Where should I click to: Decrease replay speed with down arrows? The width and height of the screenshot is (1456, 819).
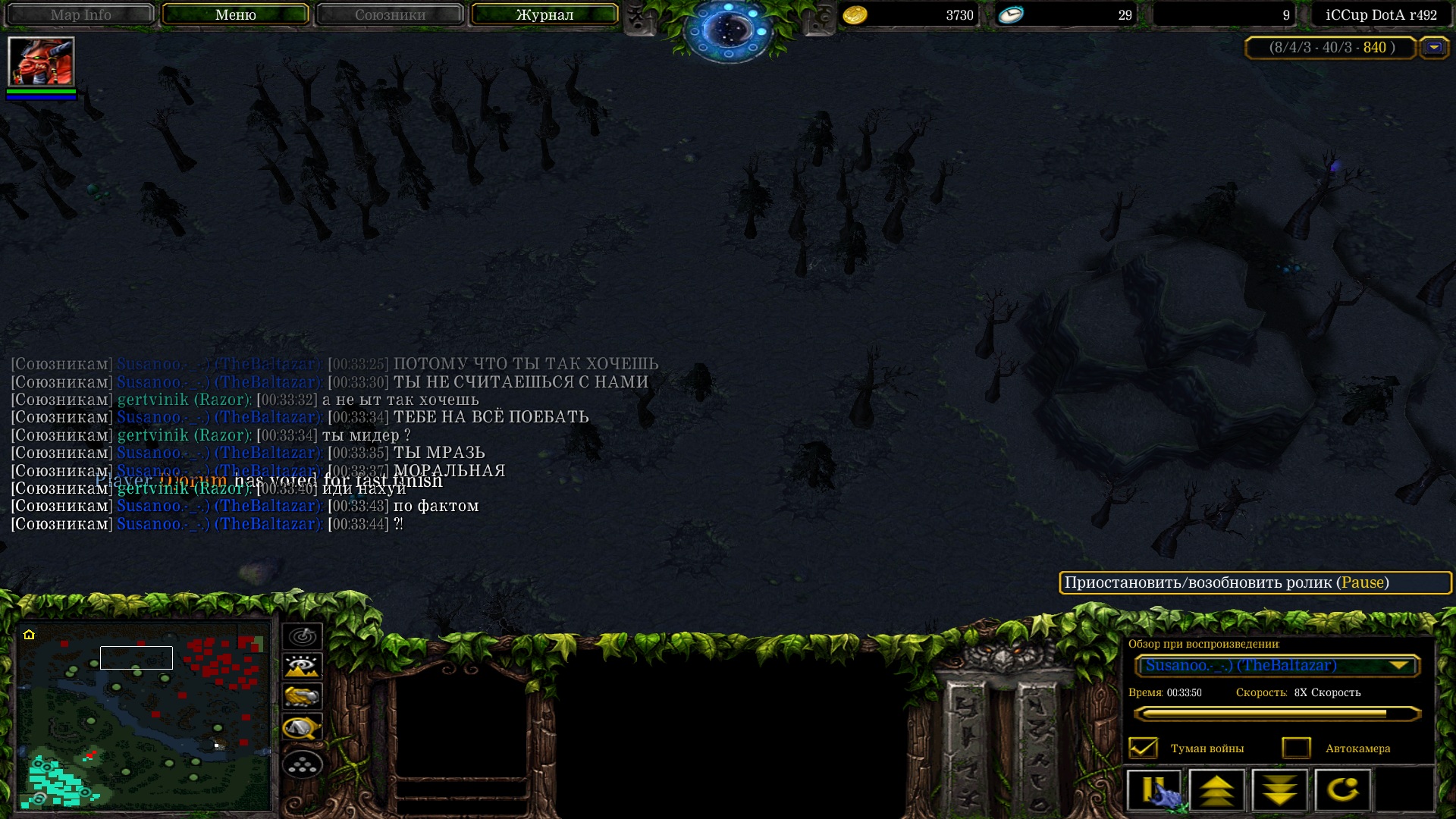(1280, 790)
